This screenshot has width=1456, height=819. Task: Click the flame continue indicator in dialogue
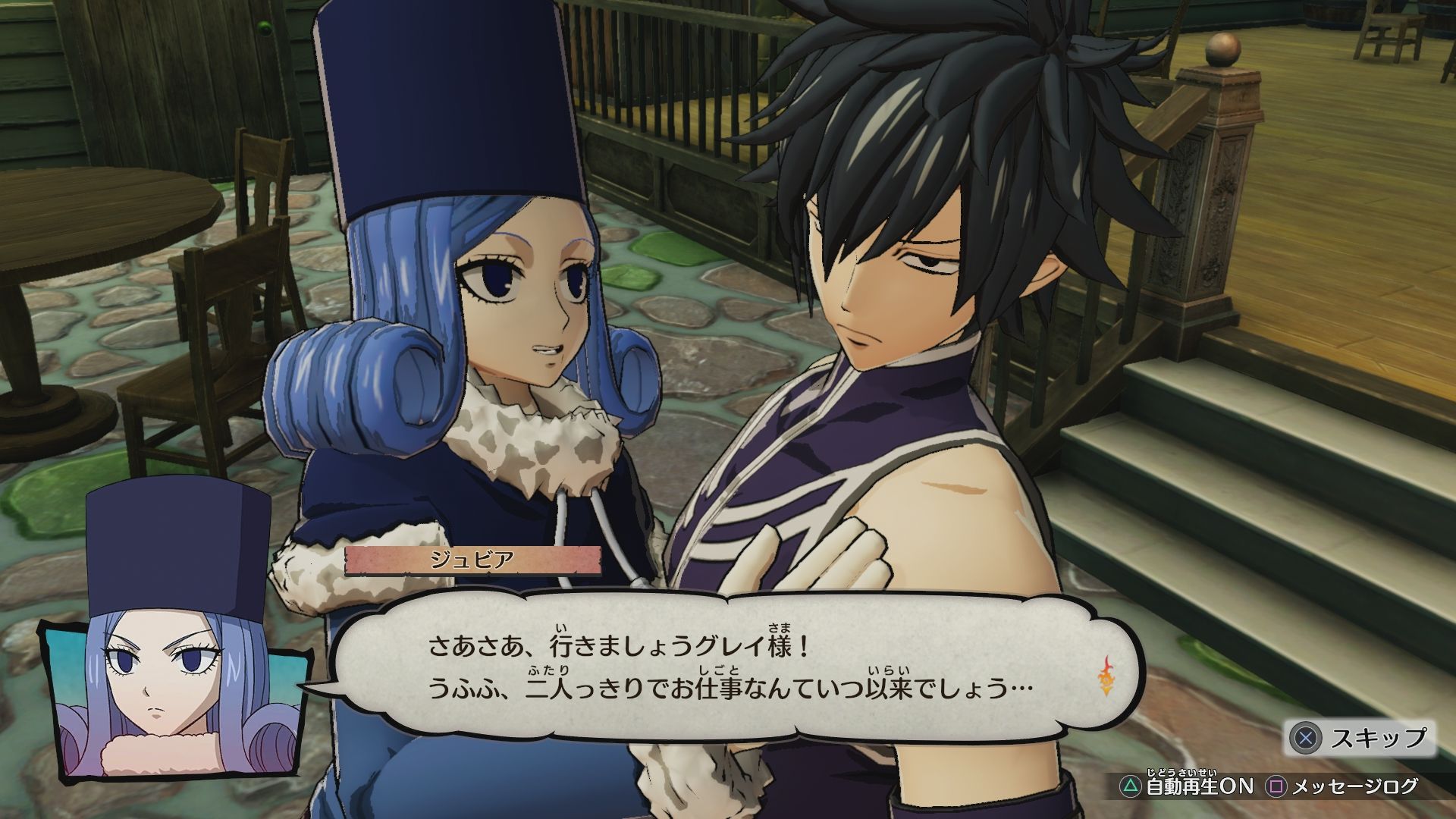pyautogui.click(x=1107, y=676)
